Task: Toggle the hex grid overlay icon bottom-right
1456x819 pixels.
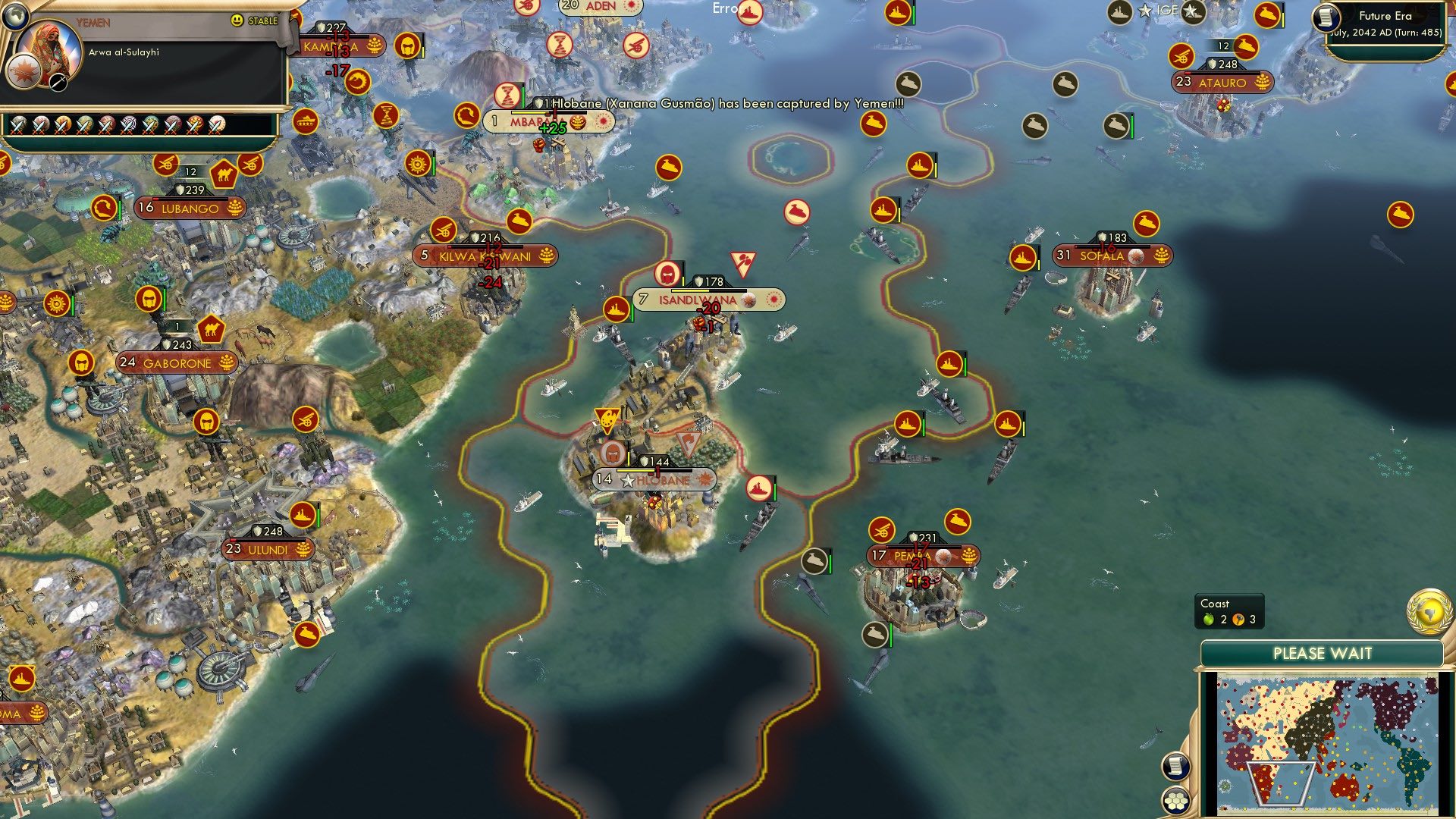Action: 1175,802
